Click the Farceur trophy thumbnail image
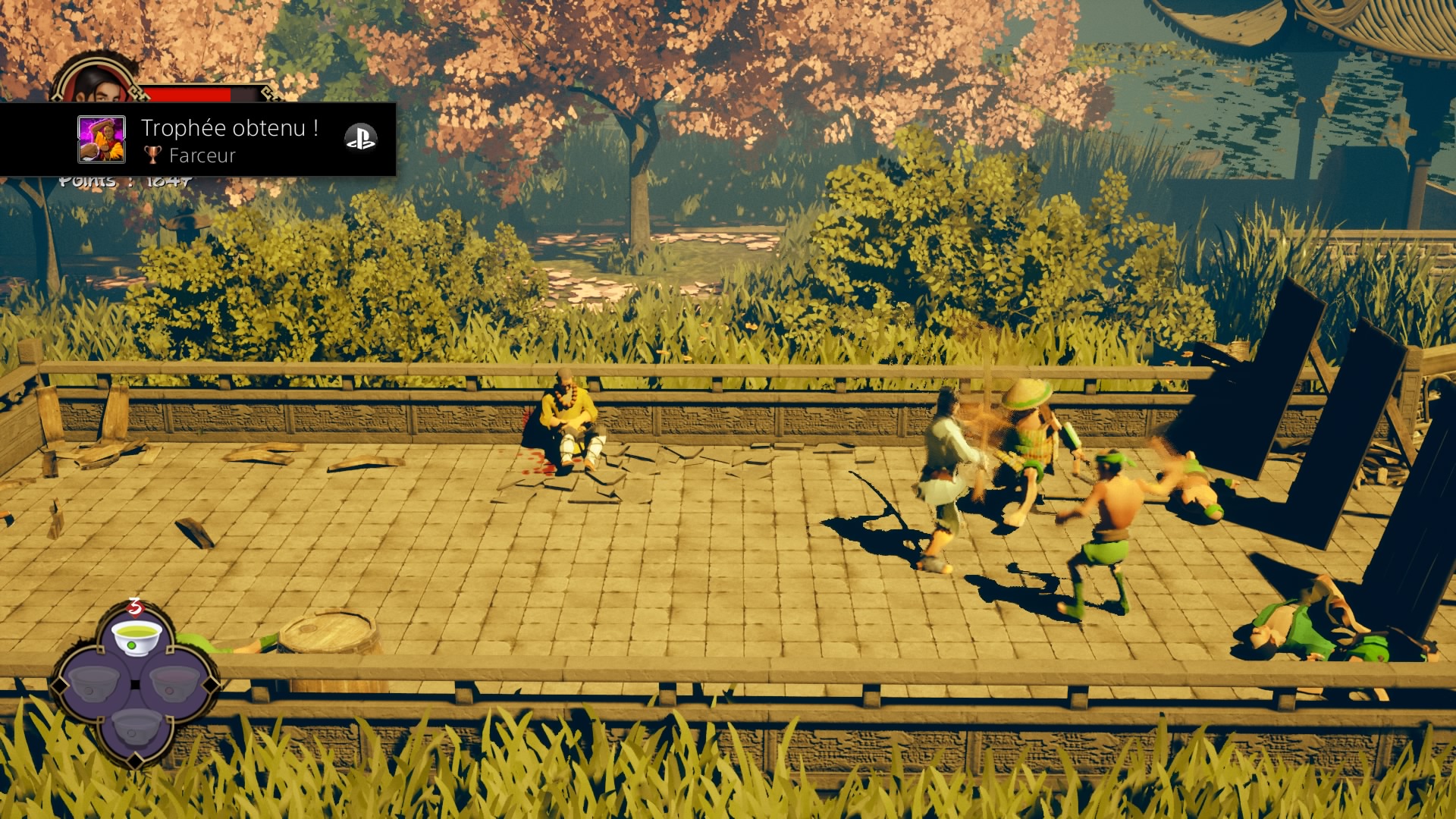 [x=102, y=140]
